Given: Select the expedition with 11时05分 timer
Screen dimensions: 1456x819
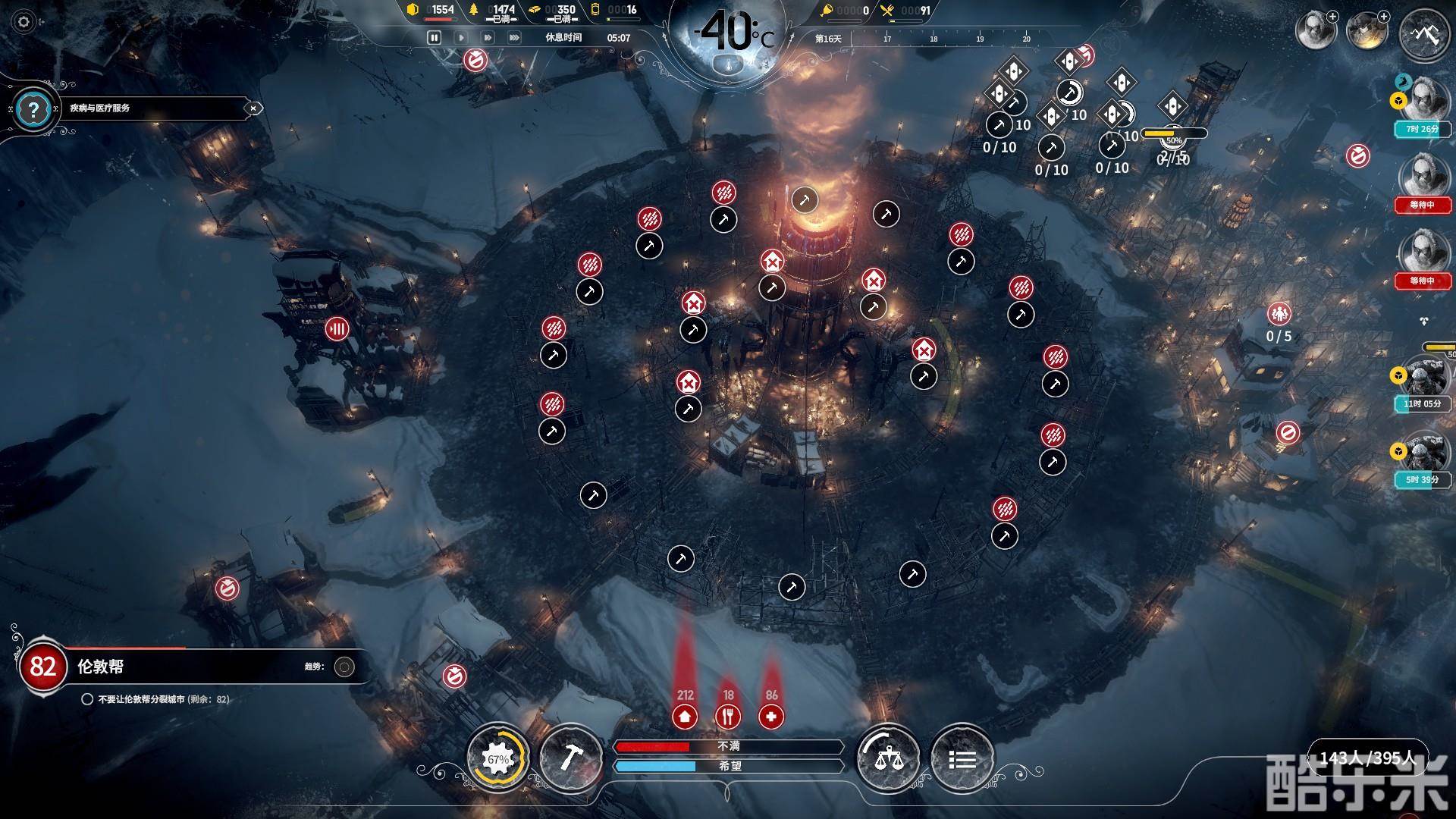Looking at the screenshot, I should point(1420,377).
